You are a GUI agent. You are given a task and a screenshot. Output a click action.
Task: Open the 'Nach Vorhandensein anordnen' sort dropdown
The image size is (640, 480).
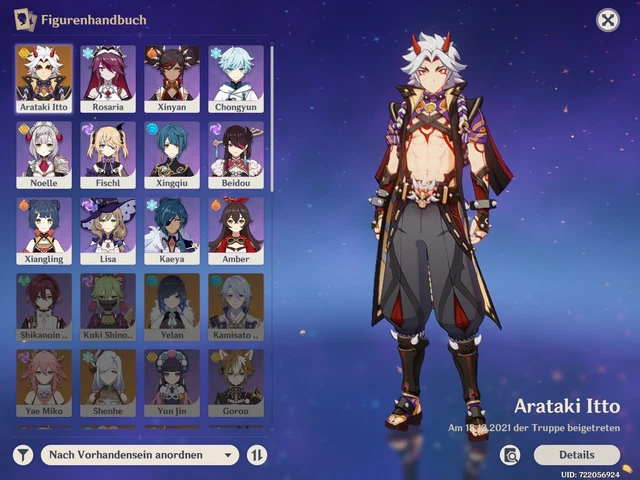tap(140, 455)
